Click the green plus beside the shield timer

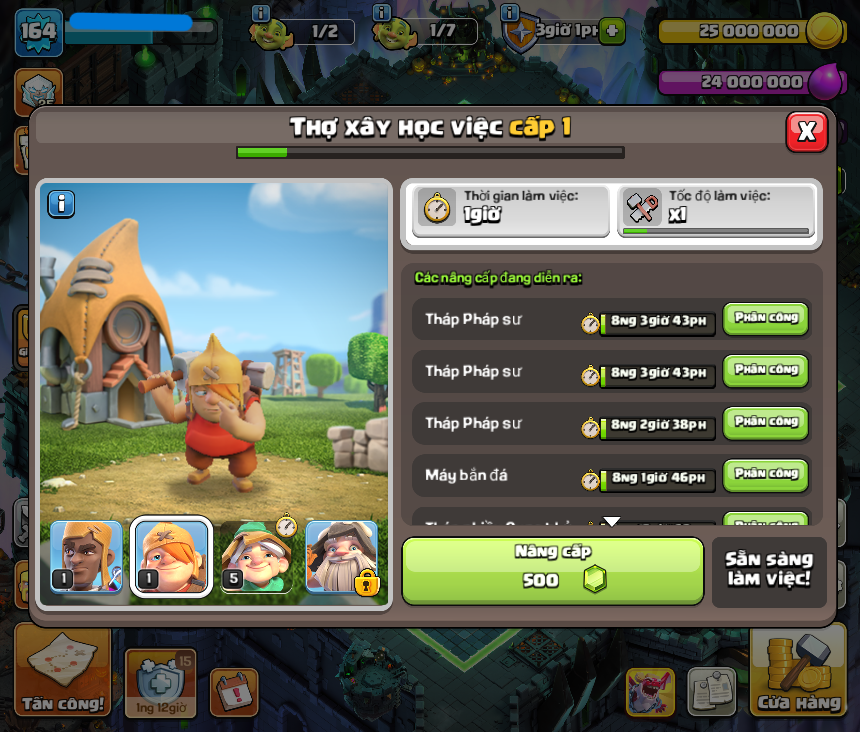[613, 31]
